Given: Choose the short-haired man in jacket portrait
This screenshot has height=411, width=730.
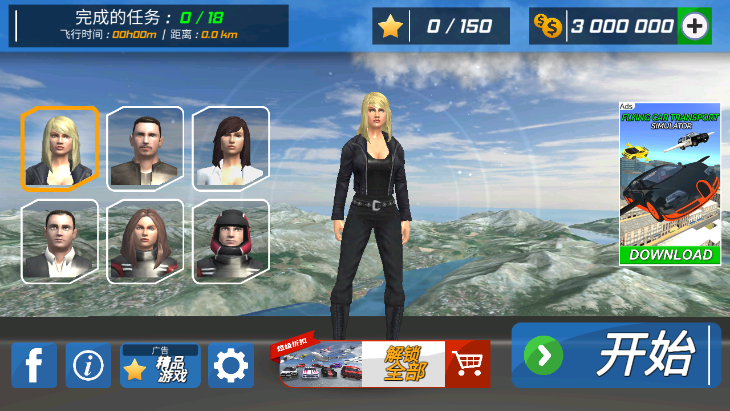Looking at the screenshot, I should point(145,148).
